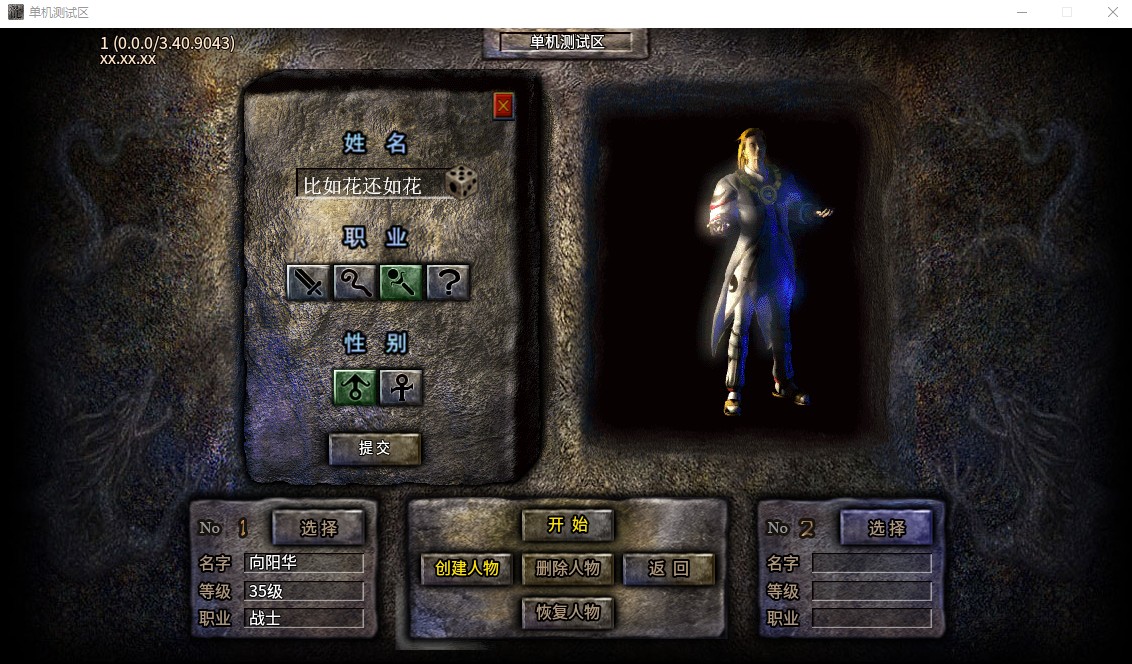Select character slot No 2

coord(886,528)
